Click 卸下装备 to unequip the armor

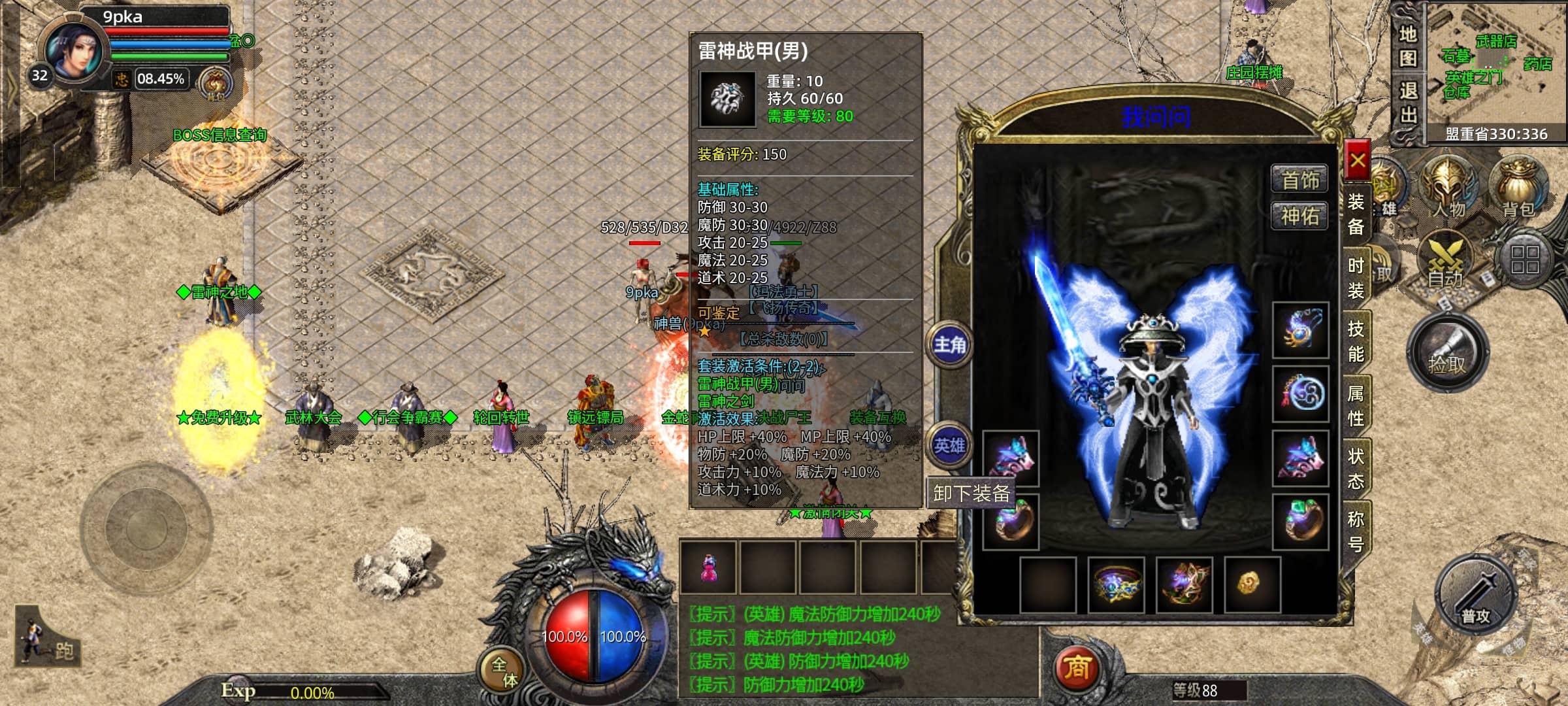click(x=971, y=493)
